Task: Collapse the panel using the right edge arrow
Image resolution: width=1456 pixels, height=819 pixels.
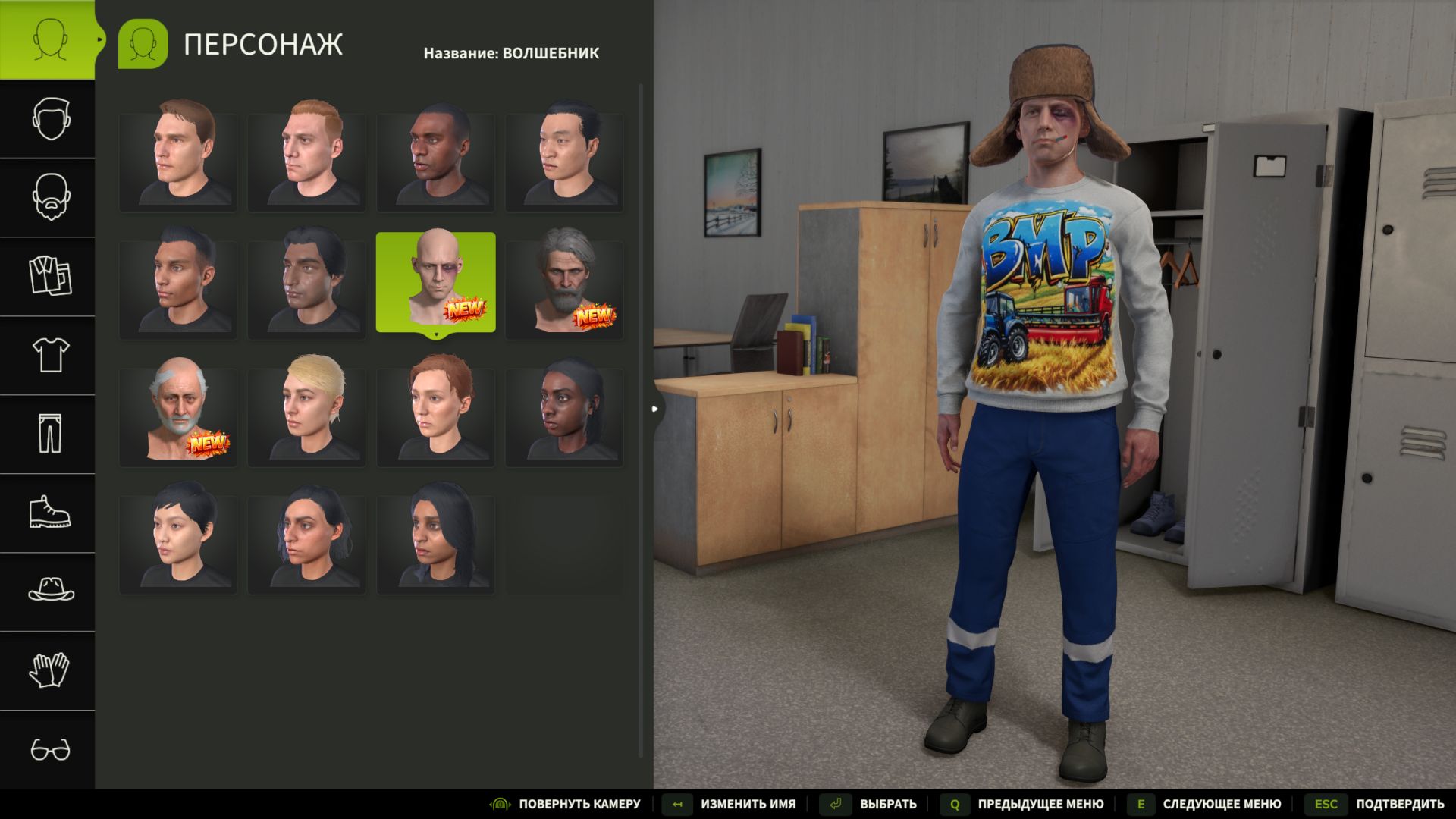Action: click(x=654, y=408)
